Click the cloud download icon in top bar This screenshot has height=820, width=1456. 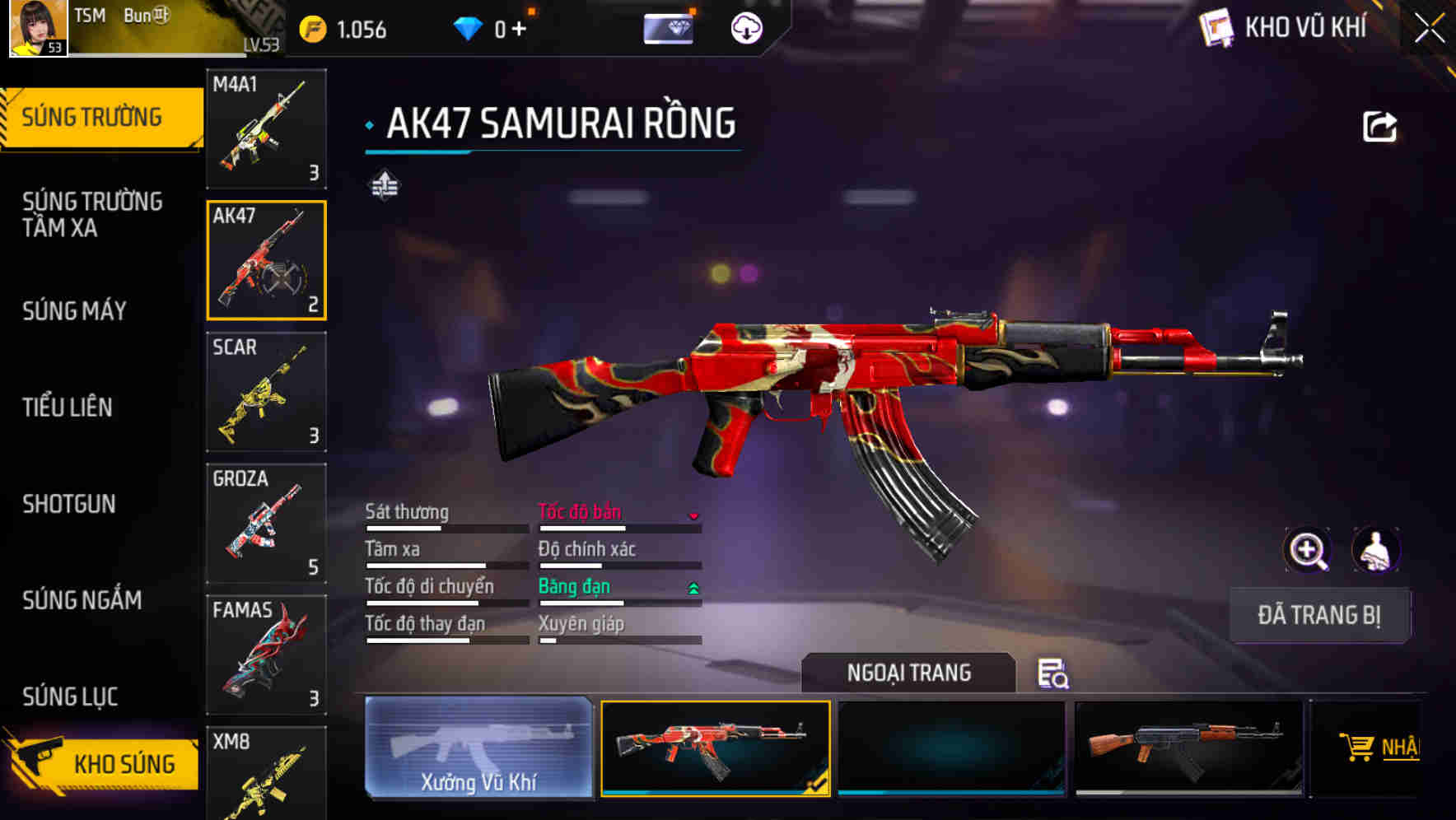[745, 27]
